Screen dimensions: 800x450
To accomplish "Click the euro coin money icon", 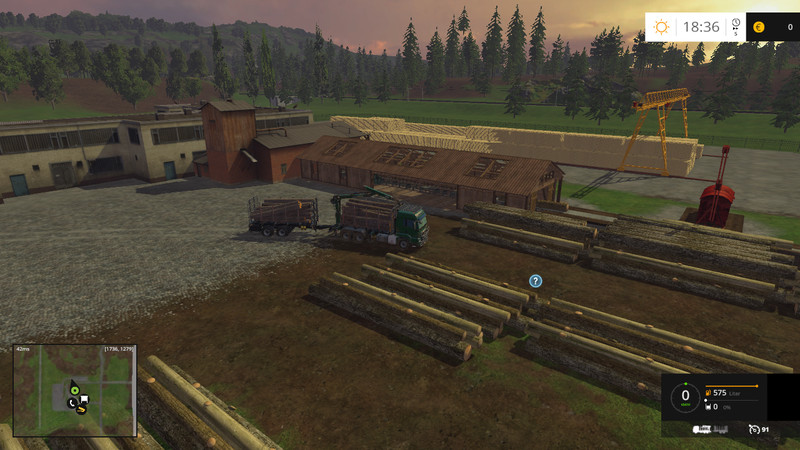I will point(759,27).
